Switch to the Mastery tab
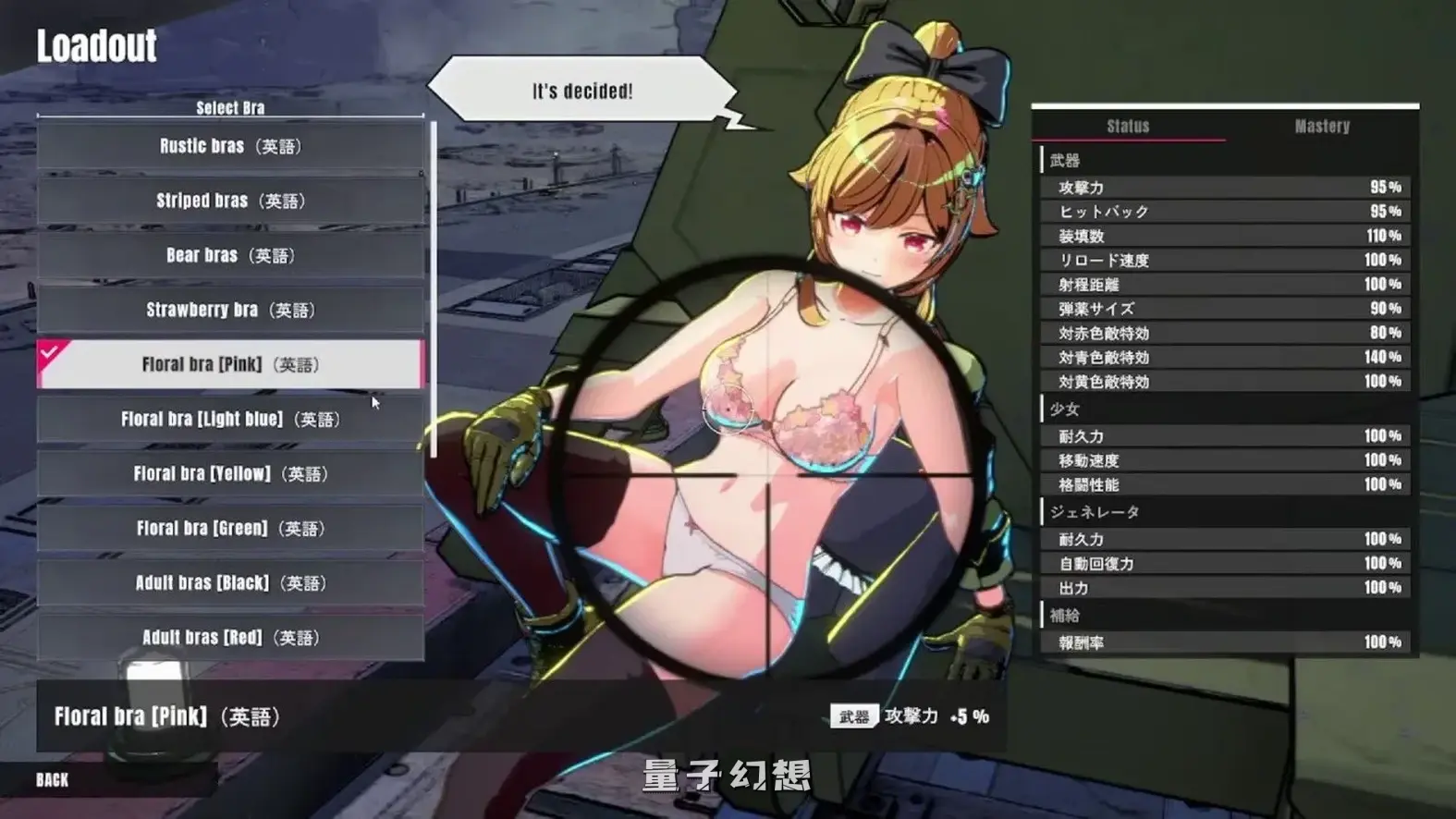 1322,126
